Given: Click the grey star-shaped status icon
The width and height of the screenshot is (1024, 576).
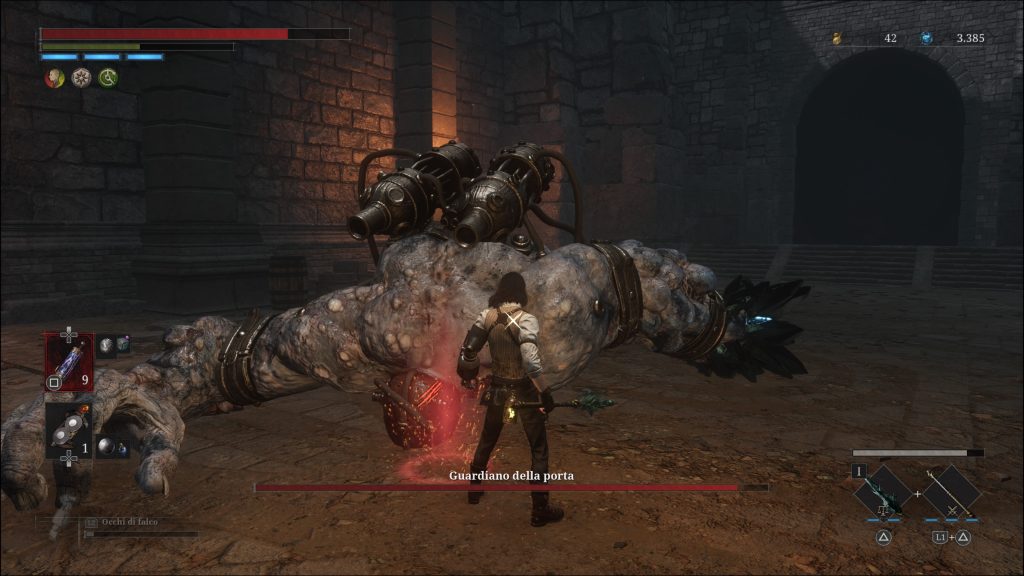Looking at the screenshot, I should tap(81, 77).
